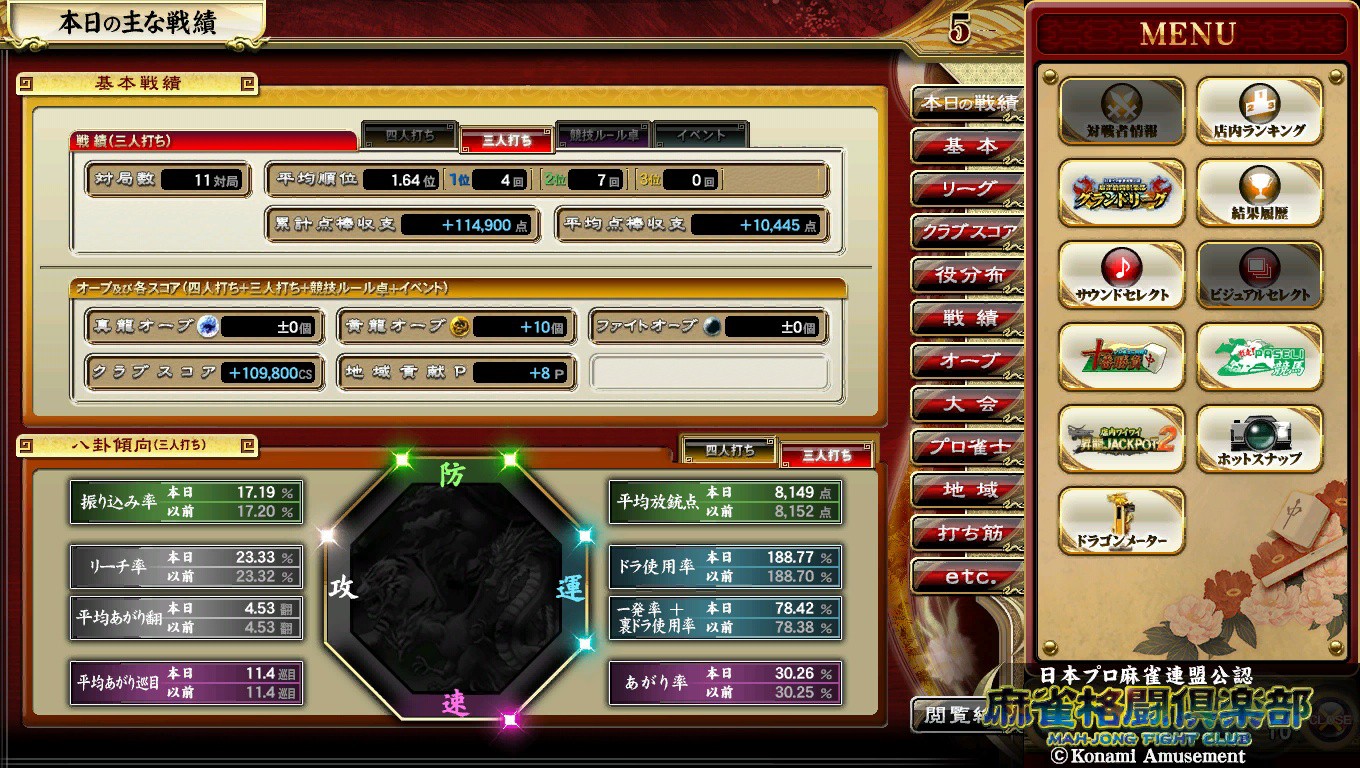Select the プロ雀士 menu entry

pyautogui.click(x=968, y=447)
